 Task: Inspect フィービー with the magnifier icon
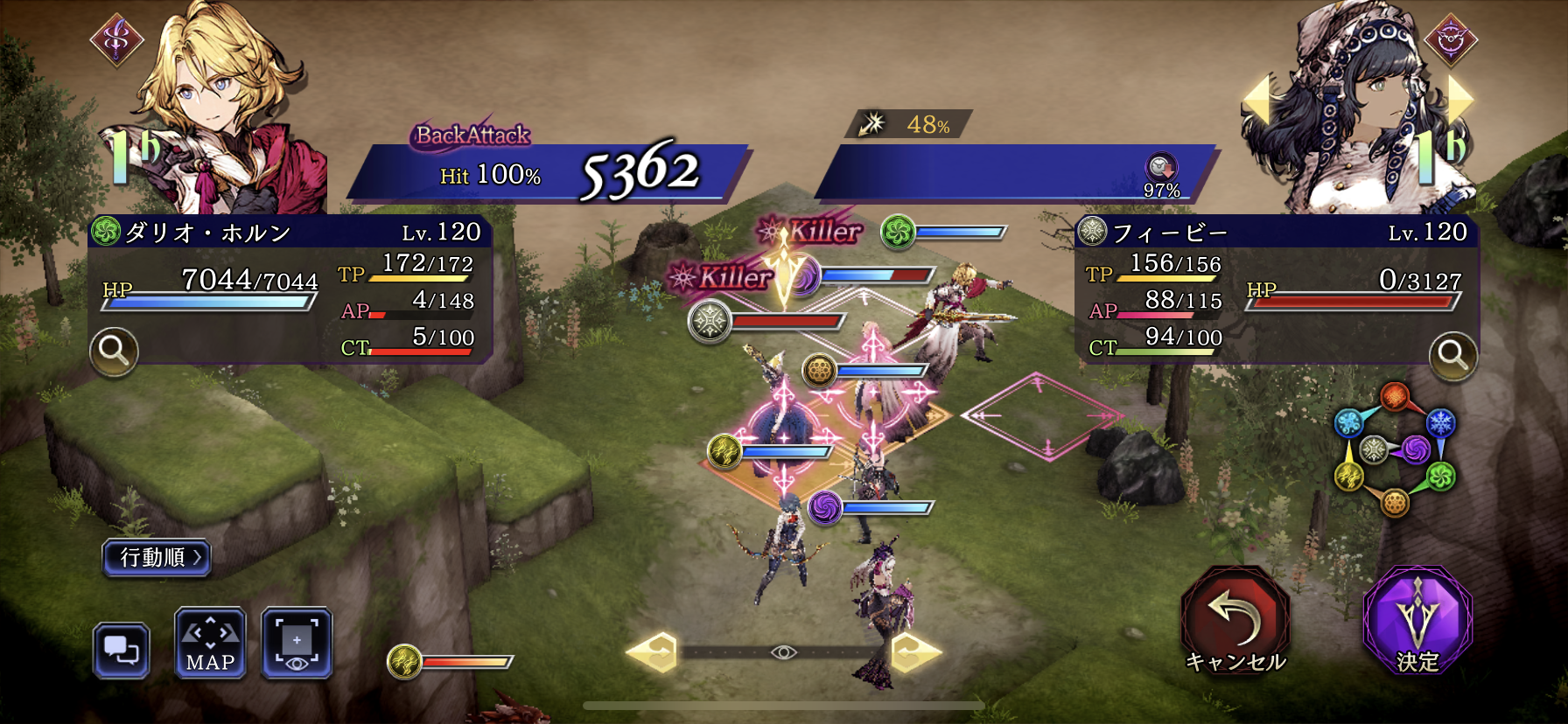[1452, 355]
